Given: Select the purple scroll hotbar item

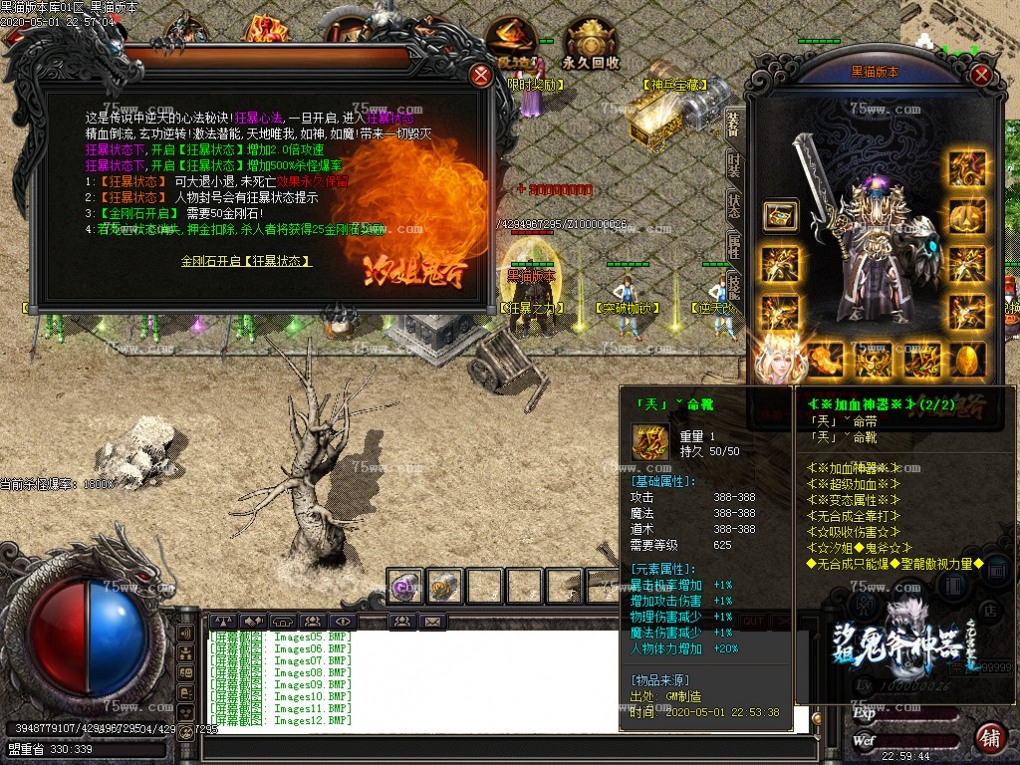Looking at the screenshot, I should (x=405, y=586).
